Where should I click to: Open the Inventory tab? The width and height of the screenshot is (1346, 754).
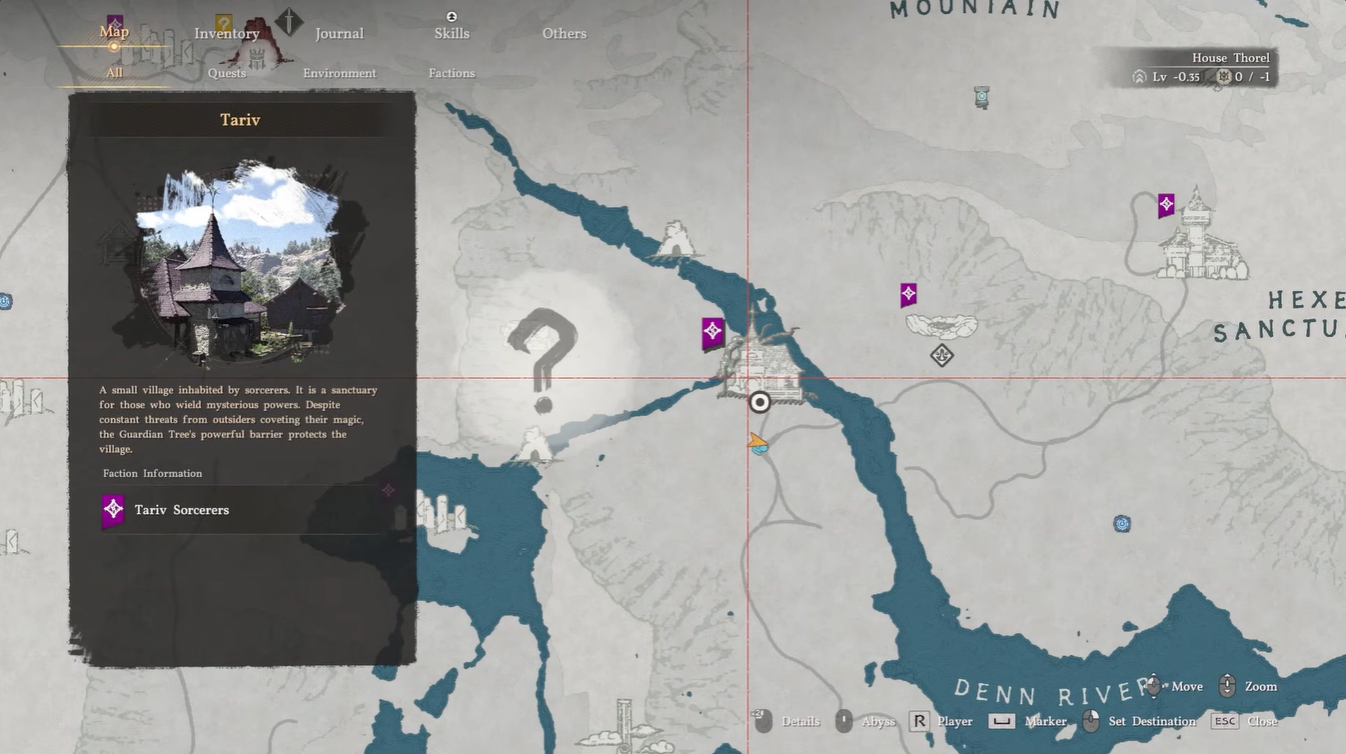(227, 34)
